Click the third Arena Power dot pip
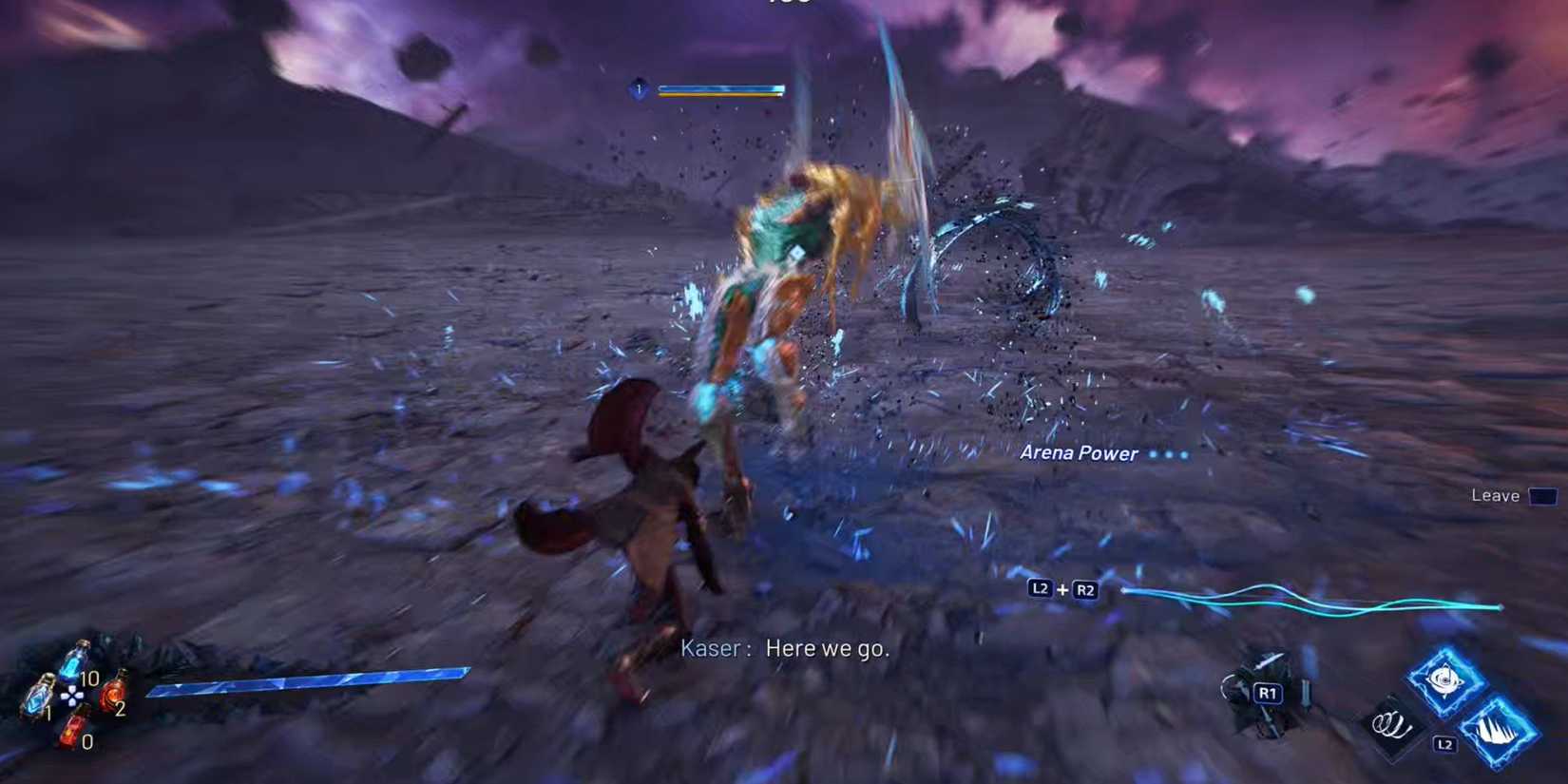Image resolution: width=1568 pixels, height=784 pixels. tap(1183, 454)
